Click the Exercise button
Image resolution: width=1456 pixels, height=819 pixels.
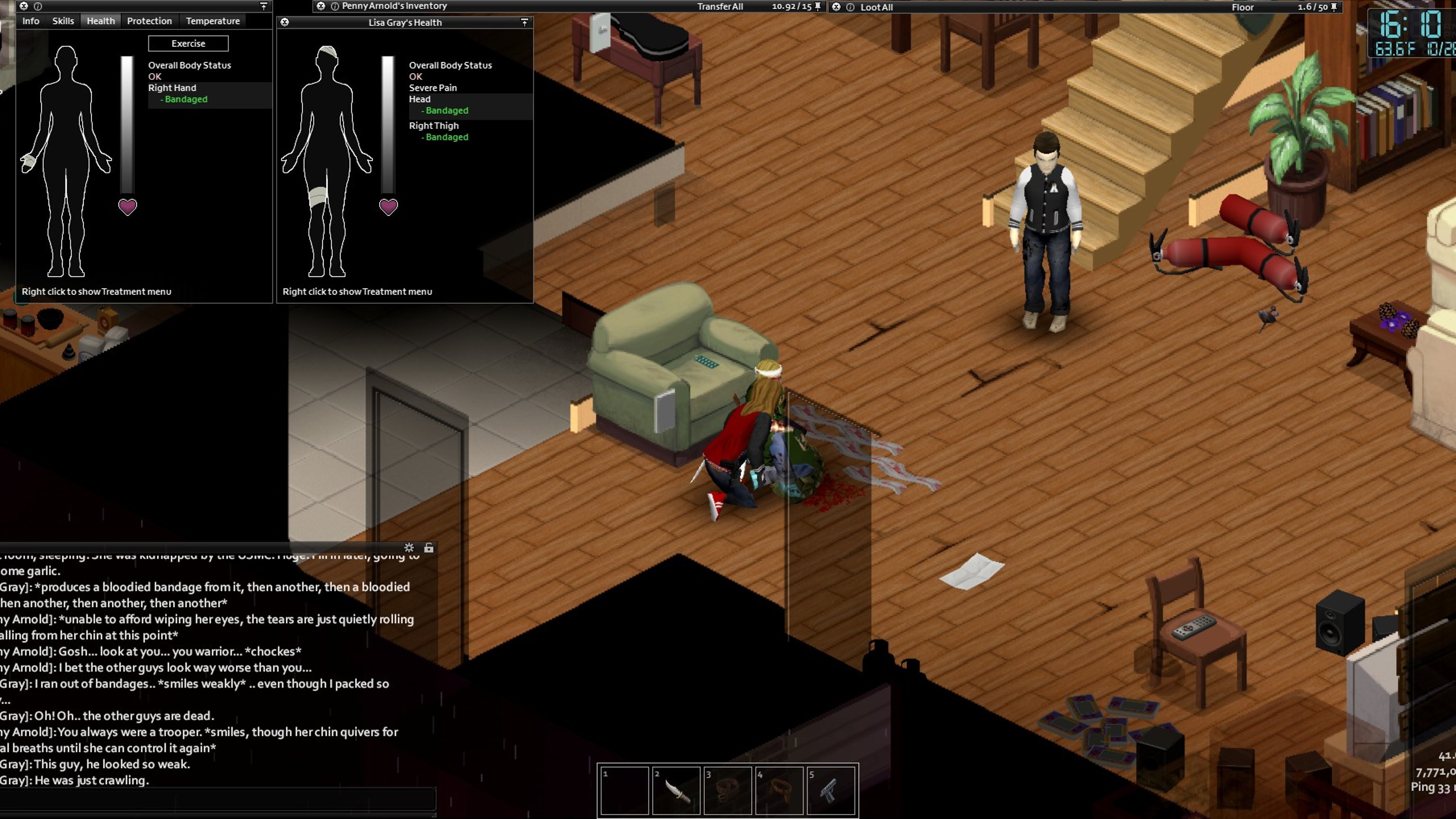[188, 44]
